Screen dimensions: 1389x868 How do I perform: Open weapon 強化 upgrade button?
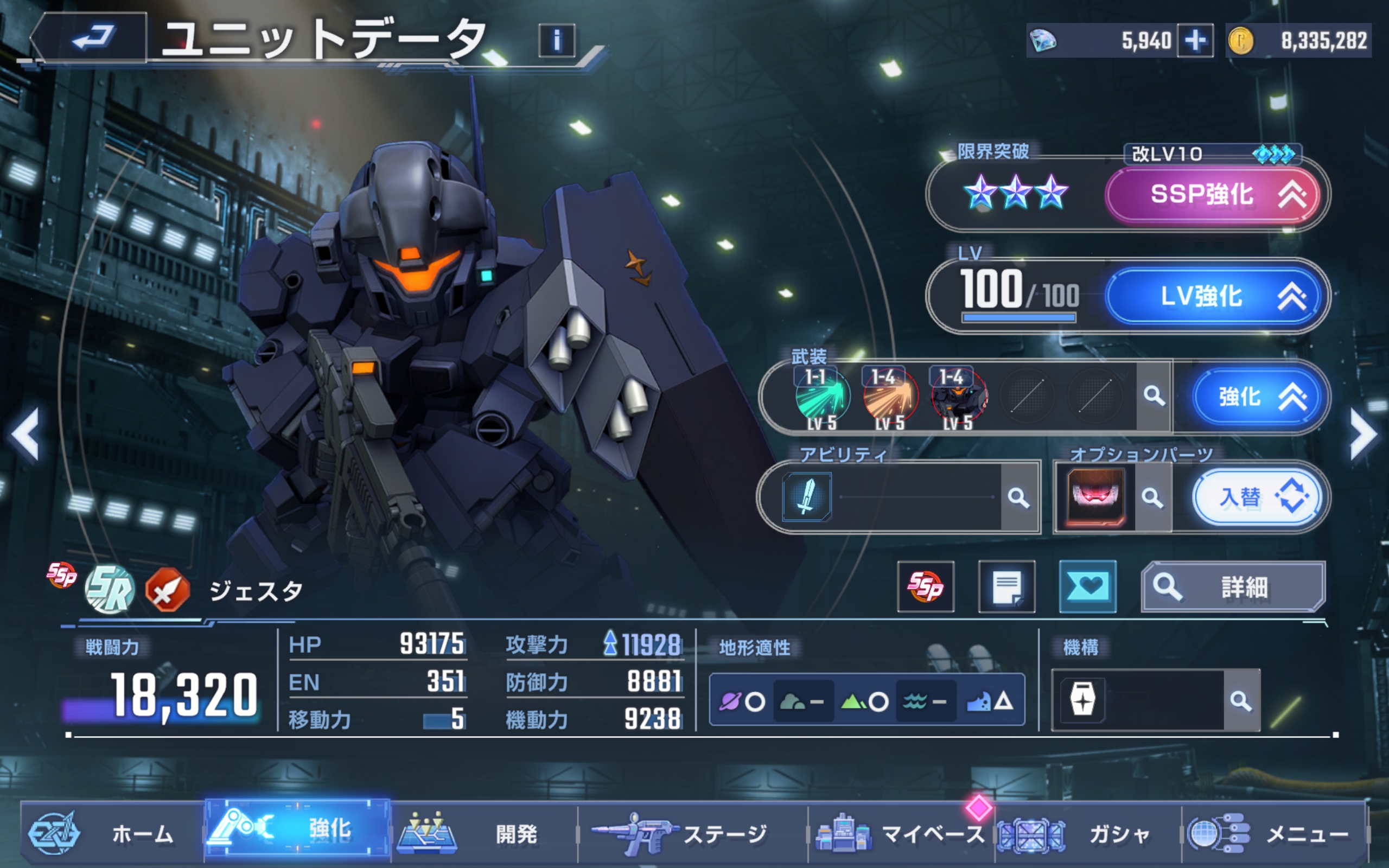(x=1259, y=397)
